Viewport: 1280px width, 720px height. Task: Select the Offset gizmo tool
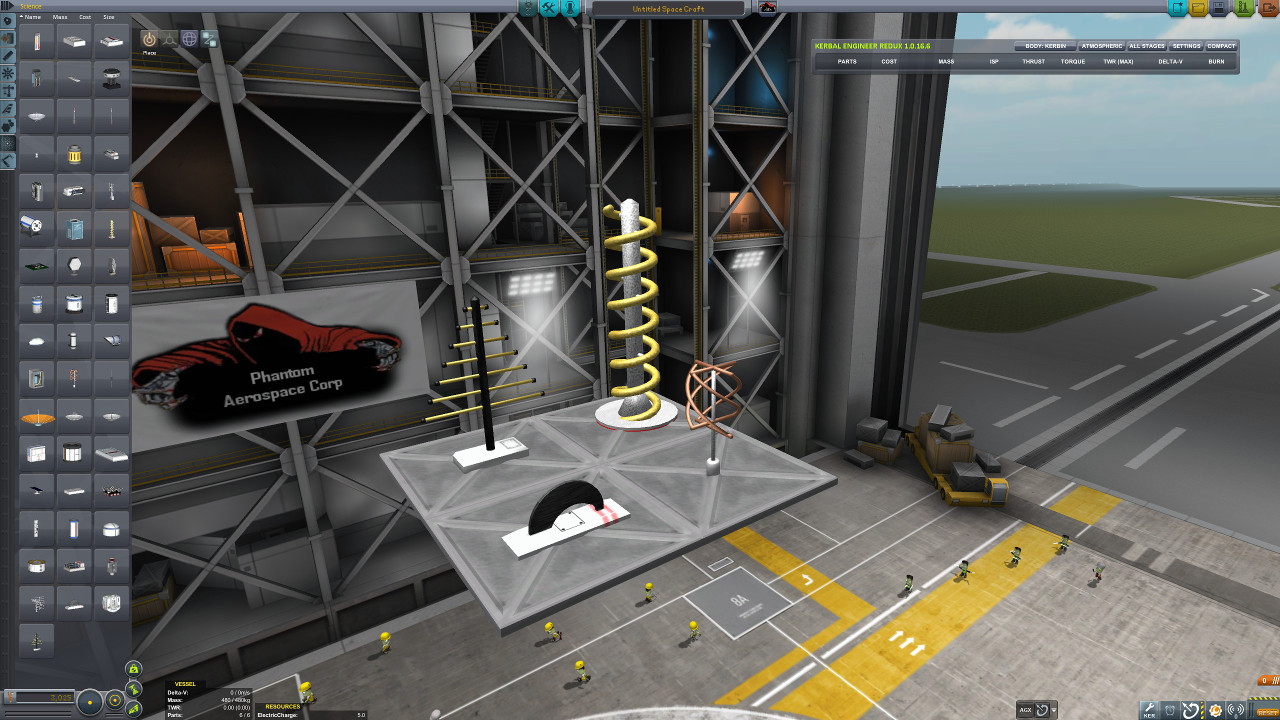tap(170, 39)
